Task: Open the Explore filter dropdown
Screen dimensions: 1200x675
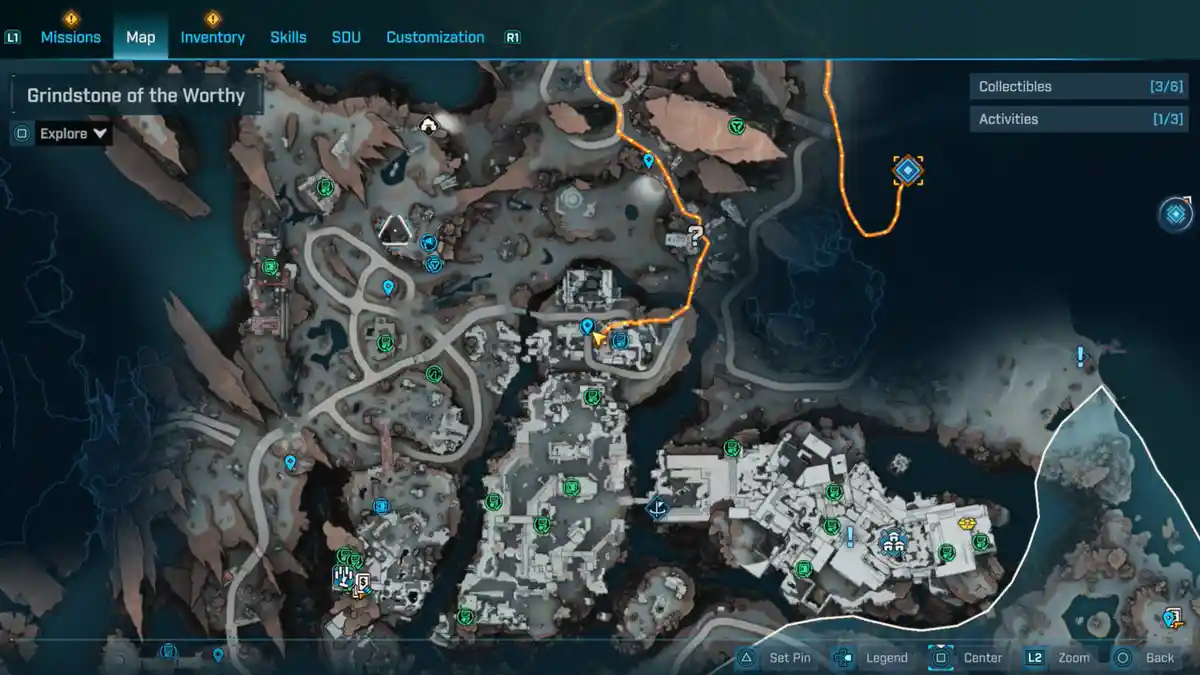Action: click(73, 133)
